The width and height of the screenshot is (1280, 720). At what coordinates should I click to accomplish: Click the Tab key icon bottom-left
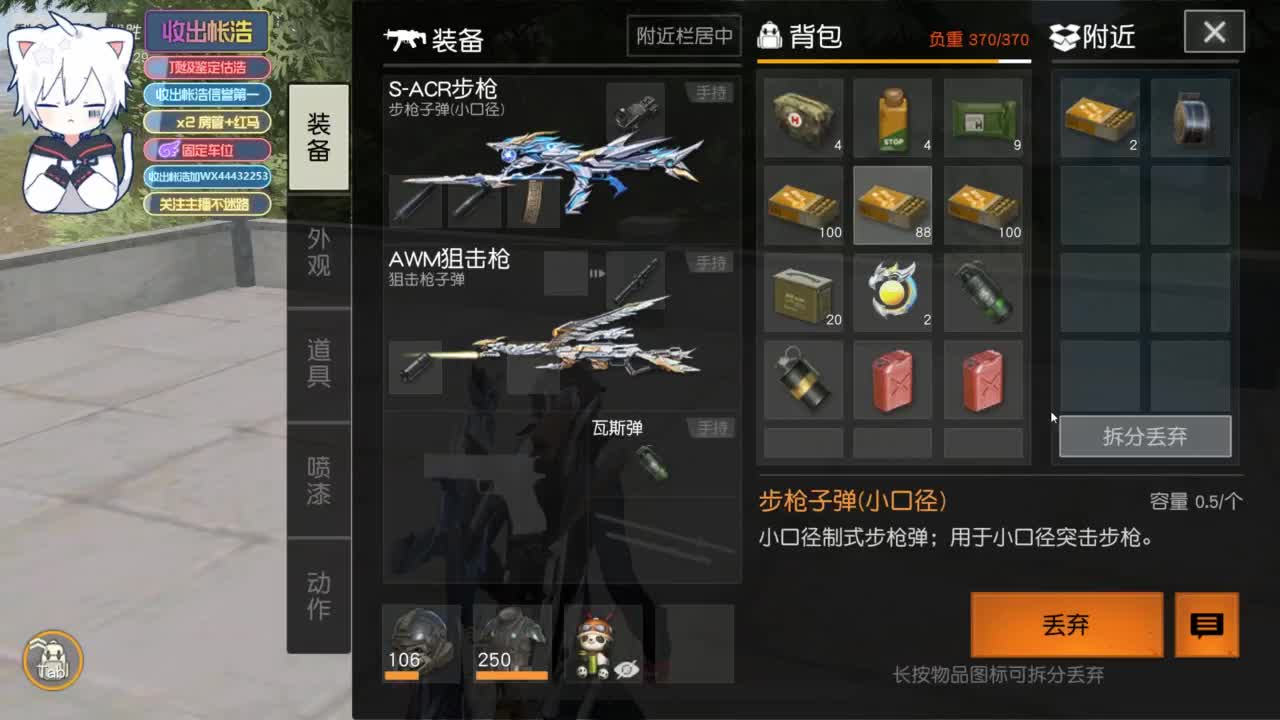(x=55, y=660)
